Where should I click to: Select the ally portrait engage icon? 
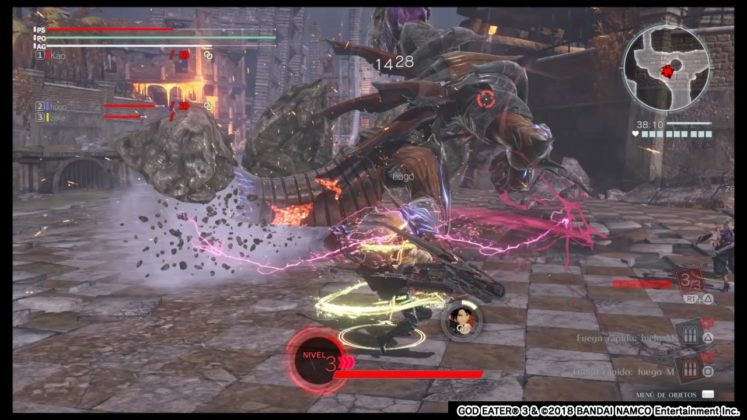click(x=461, y=319)
